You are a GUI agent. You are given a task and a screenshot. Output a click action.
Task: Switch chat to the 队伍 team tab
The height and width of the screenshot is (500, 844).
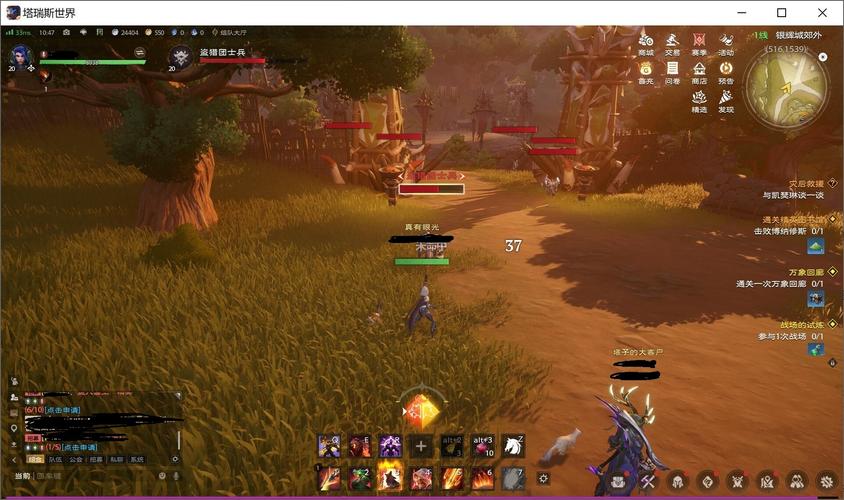55,459
